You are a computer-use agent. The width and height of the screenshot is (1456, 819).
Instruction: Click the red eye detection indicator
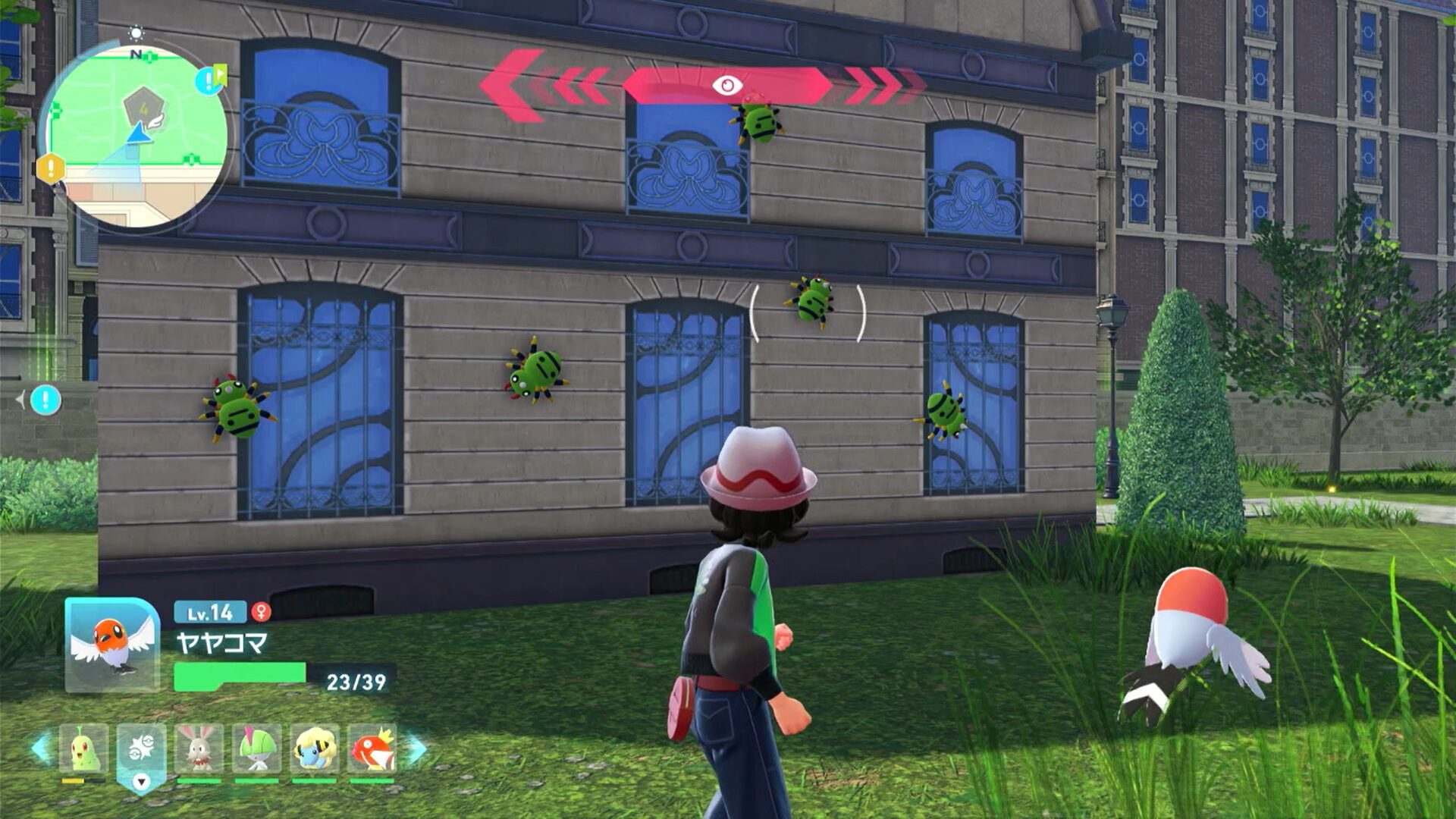click(x=727, y=85)
